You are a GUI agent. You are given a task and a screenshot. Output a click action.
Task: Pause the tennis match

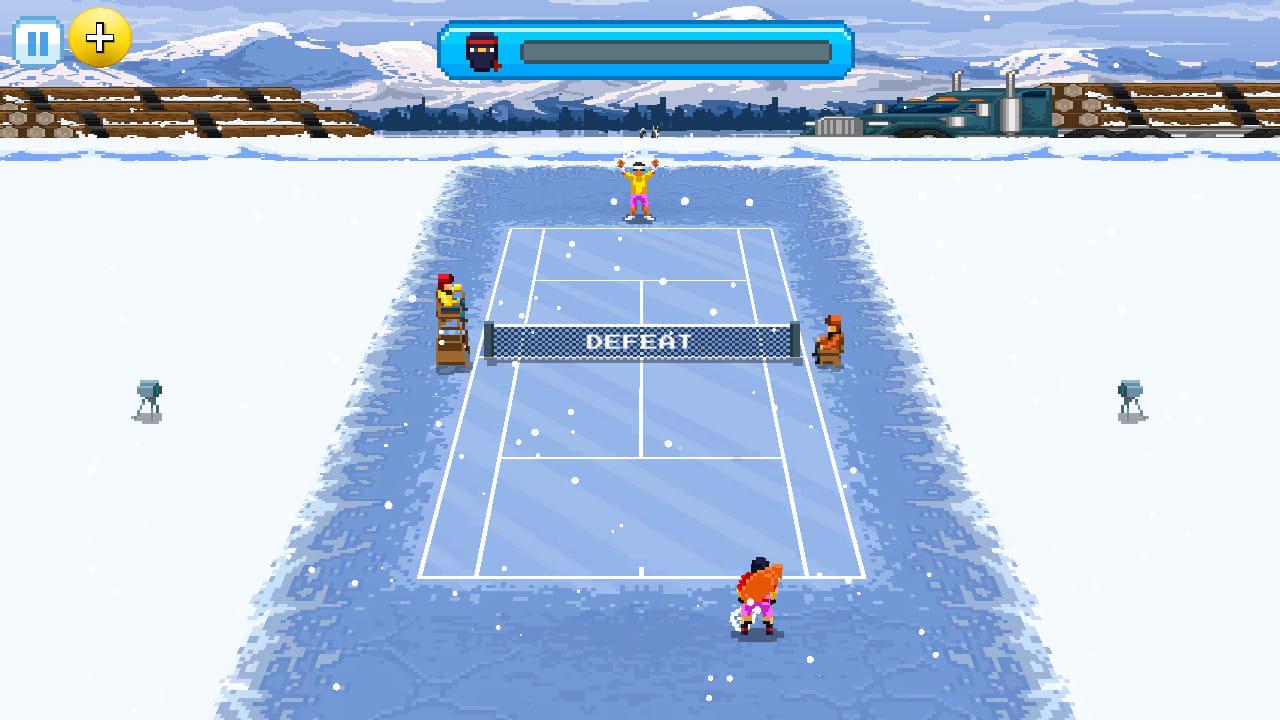[x=38, y=42]
